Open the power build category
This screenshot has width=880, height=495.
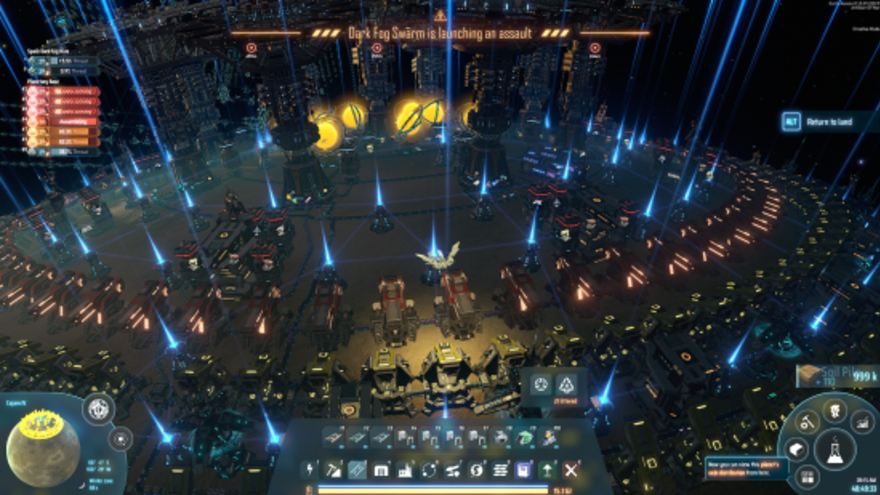[311, 469]
